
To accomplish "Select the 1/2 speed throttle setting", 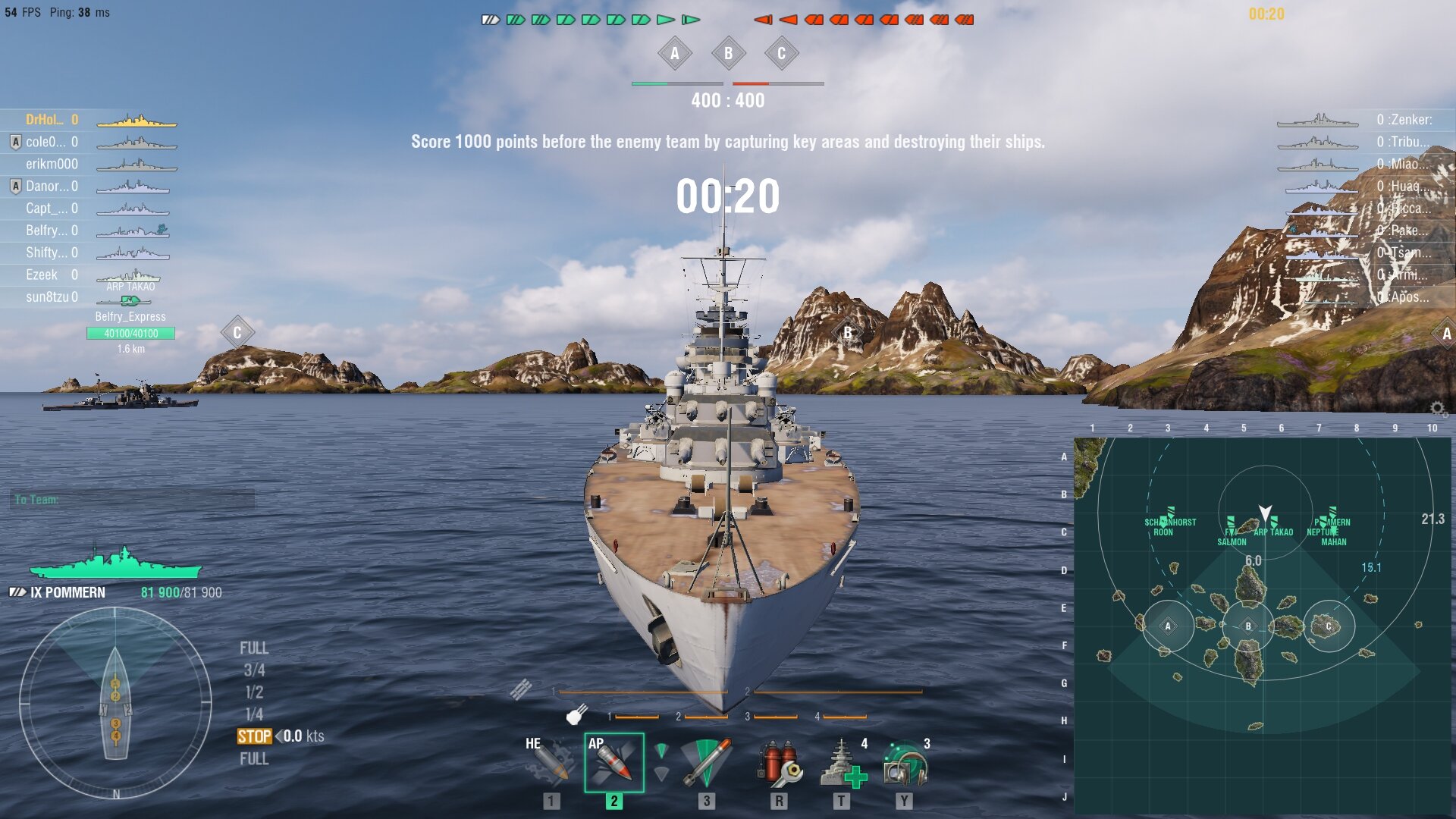I will point(254,692).
